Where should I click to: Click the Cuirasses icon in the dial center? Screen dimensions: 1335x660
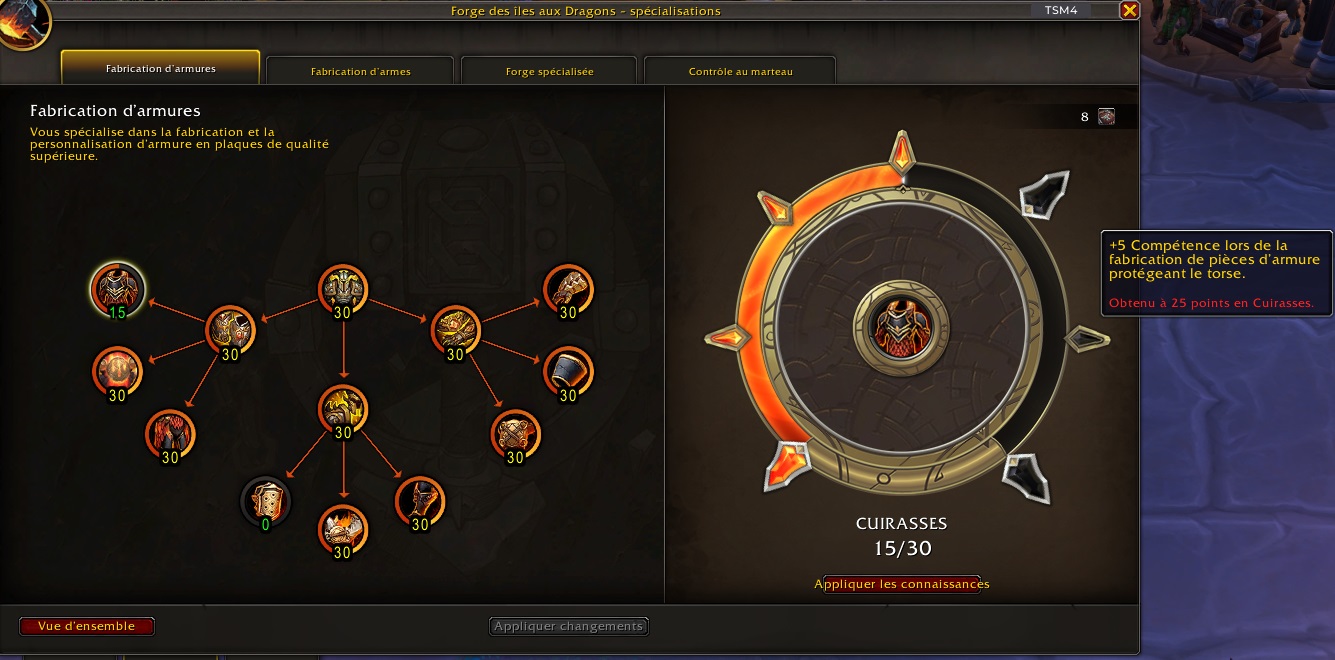click(x=902, y=329)
